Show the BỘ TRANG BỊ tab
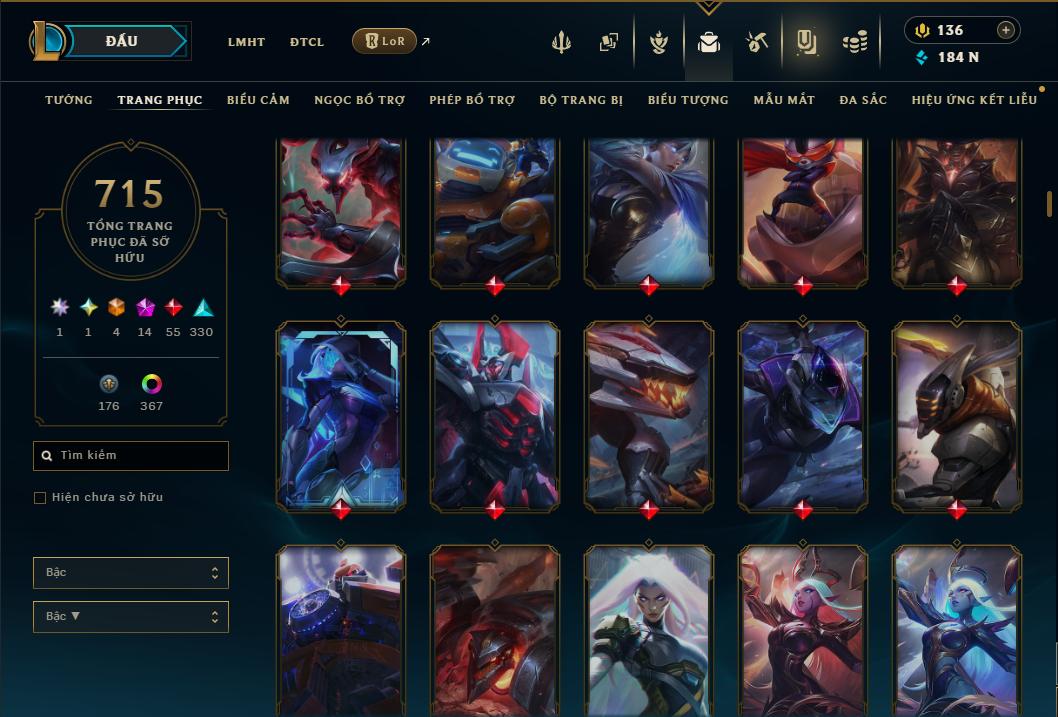 pyautogui.click(x=581, y=100)
